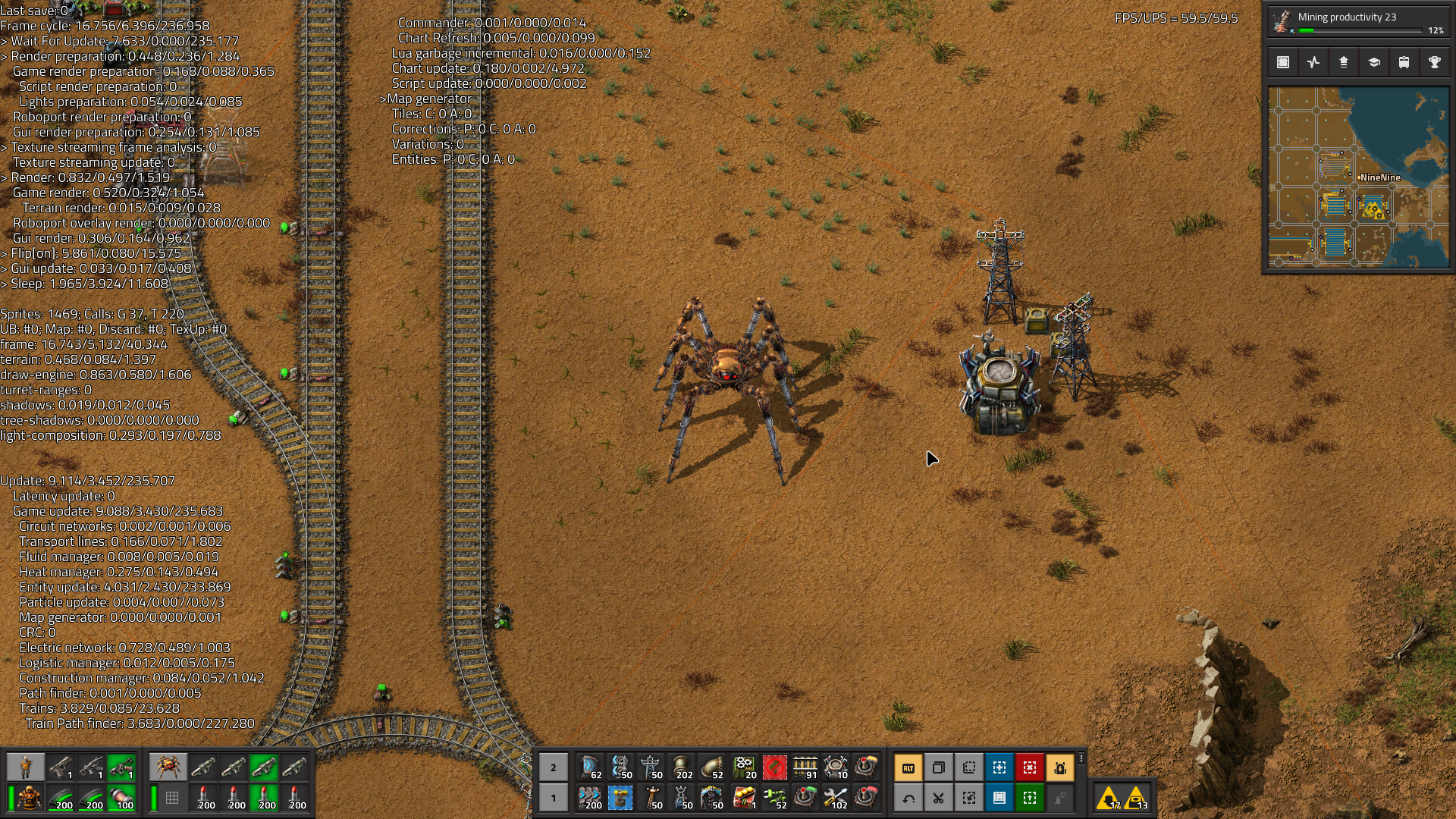This screenshot has height=819, width=1456.
Task: Show the achievements trophy panel
Action: pyautogui.click(x=1434, y=62)
